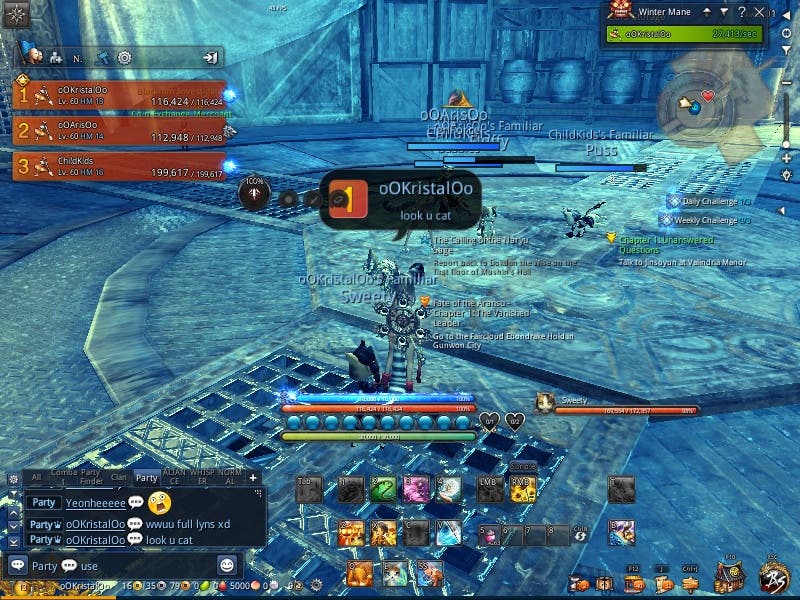Screen dimensions: 800x600
Task: Select party member ChildKids frame
Action: (118, 166)
